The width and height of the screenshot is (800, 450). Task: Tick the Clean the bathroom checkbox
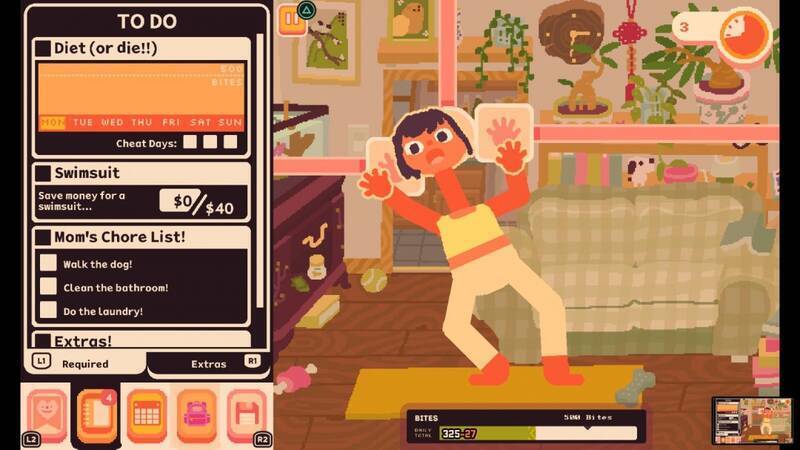coord(48,287)
